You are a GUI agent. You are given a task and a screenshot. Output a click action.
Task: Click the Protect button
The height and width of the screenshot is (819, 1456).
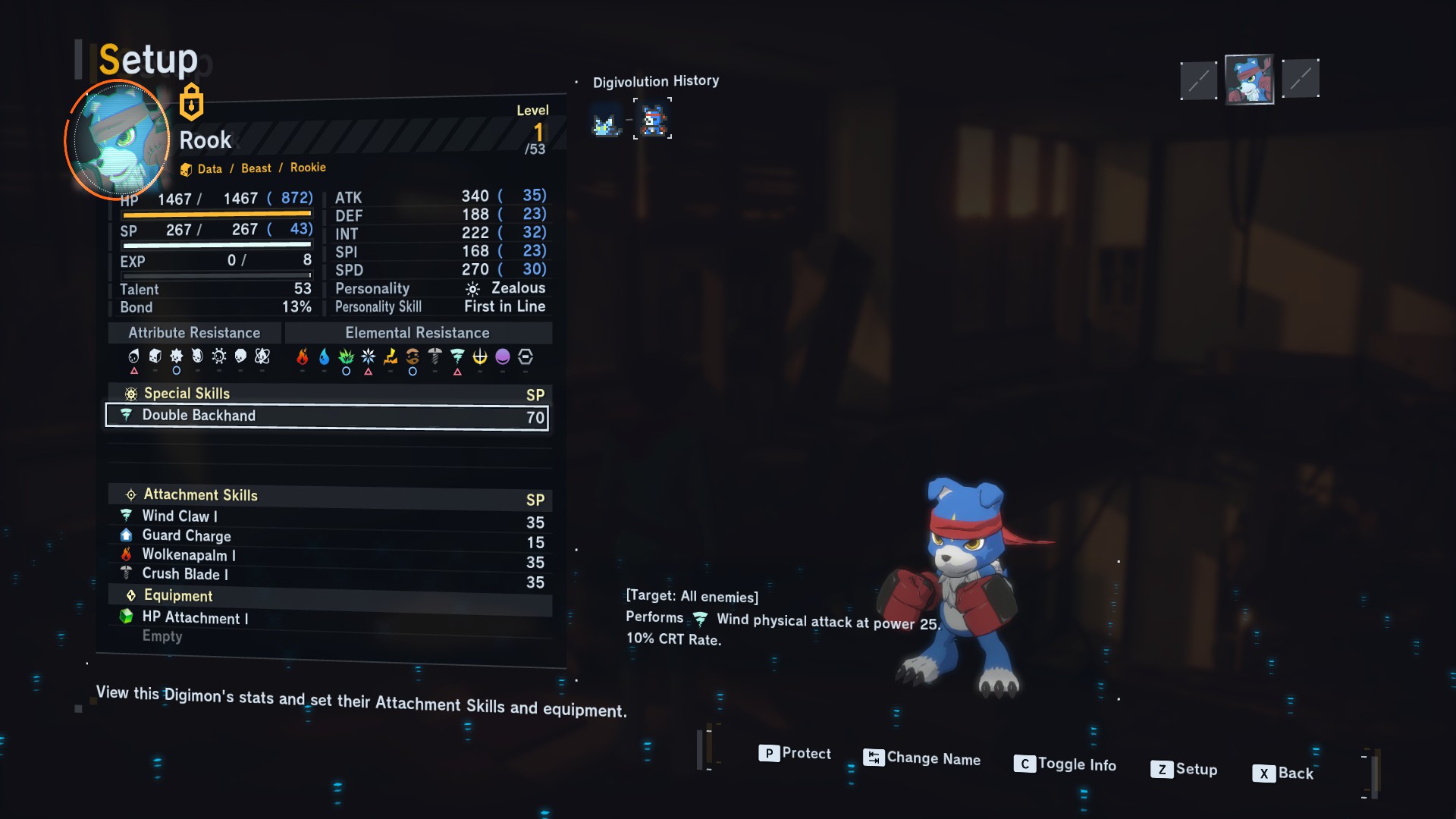pyautogui.click(x=795, y=753)
